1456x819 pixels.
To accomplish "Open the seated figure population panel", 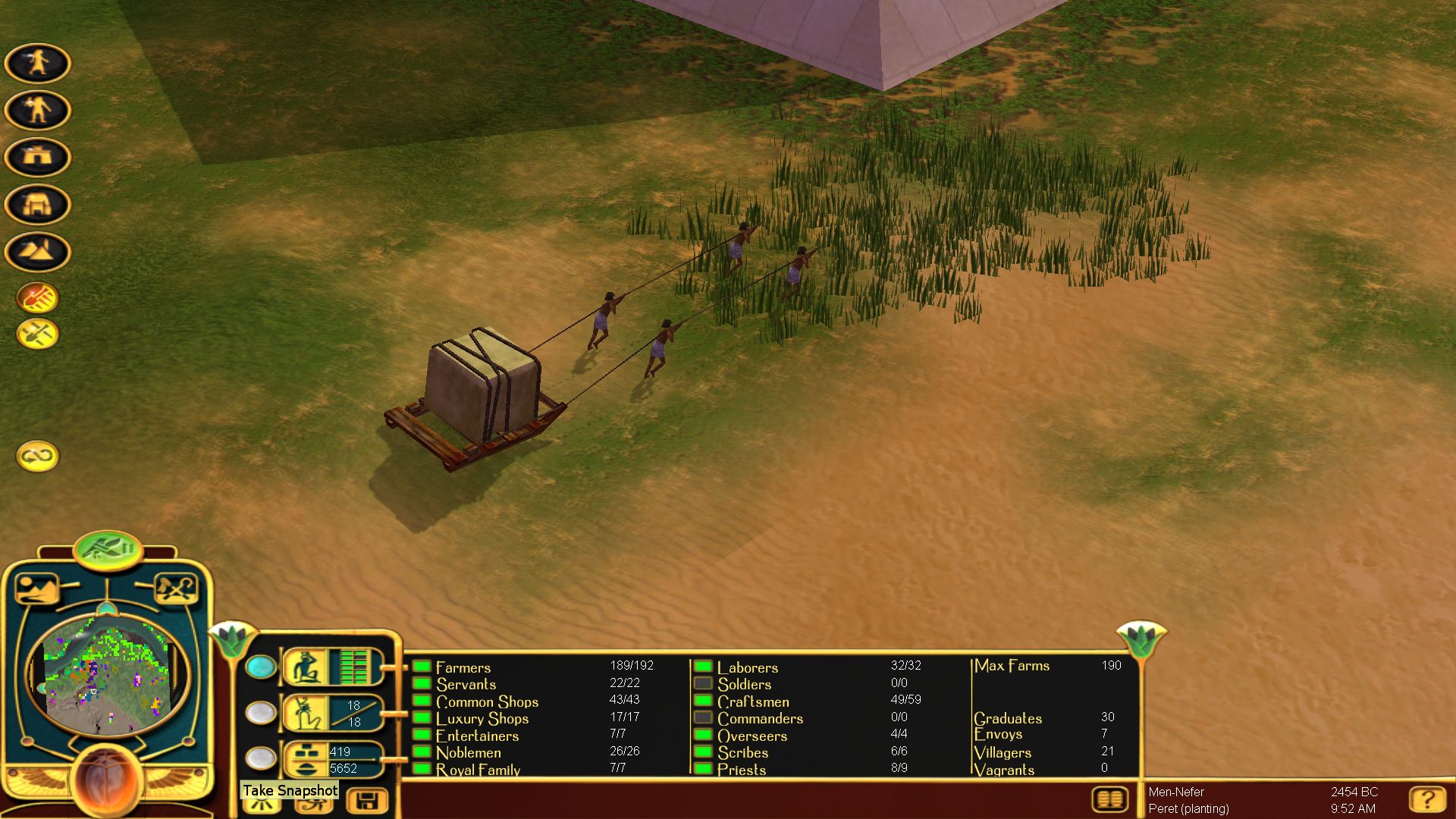I will [333, 667].
